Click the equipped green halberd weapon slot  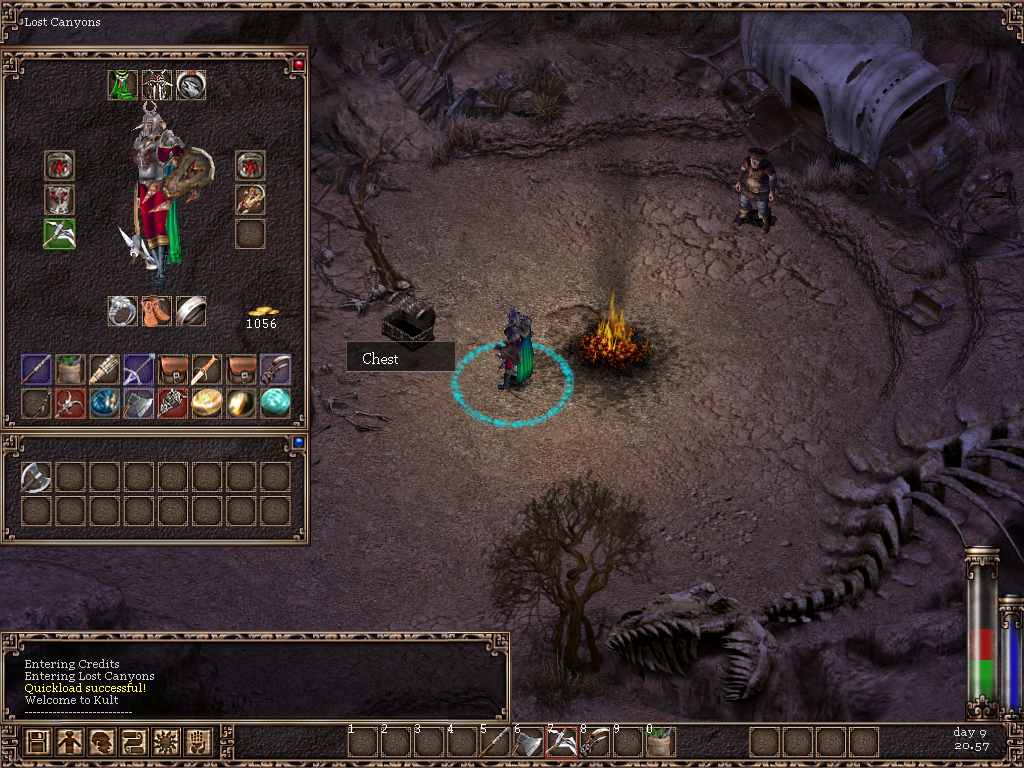(x=59, y=233)
